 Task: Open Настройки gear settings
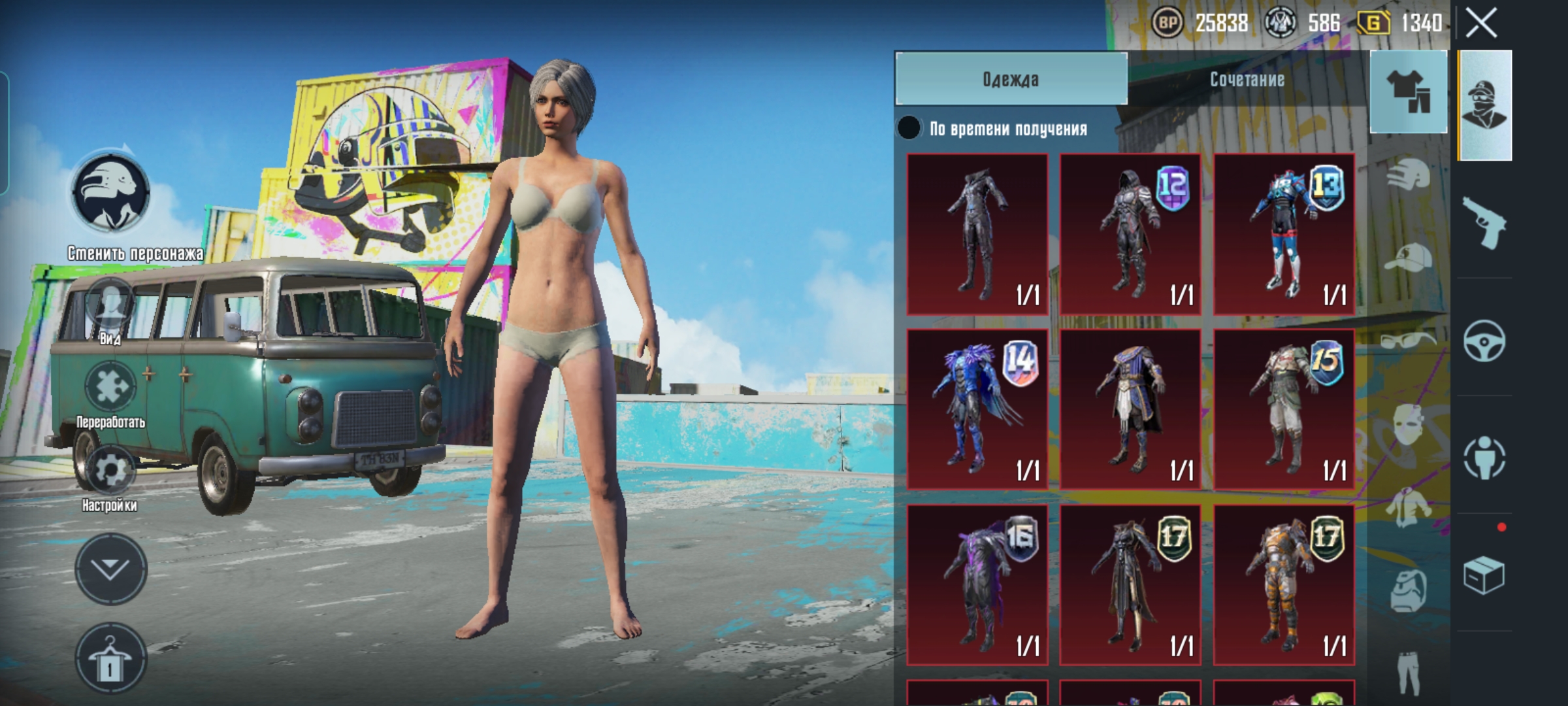tap(110, 471)
